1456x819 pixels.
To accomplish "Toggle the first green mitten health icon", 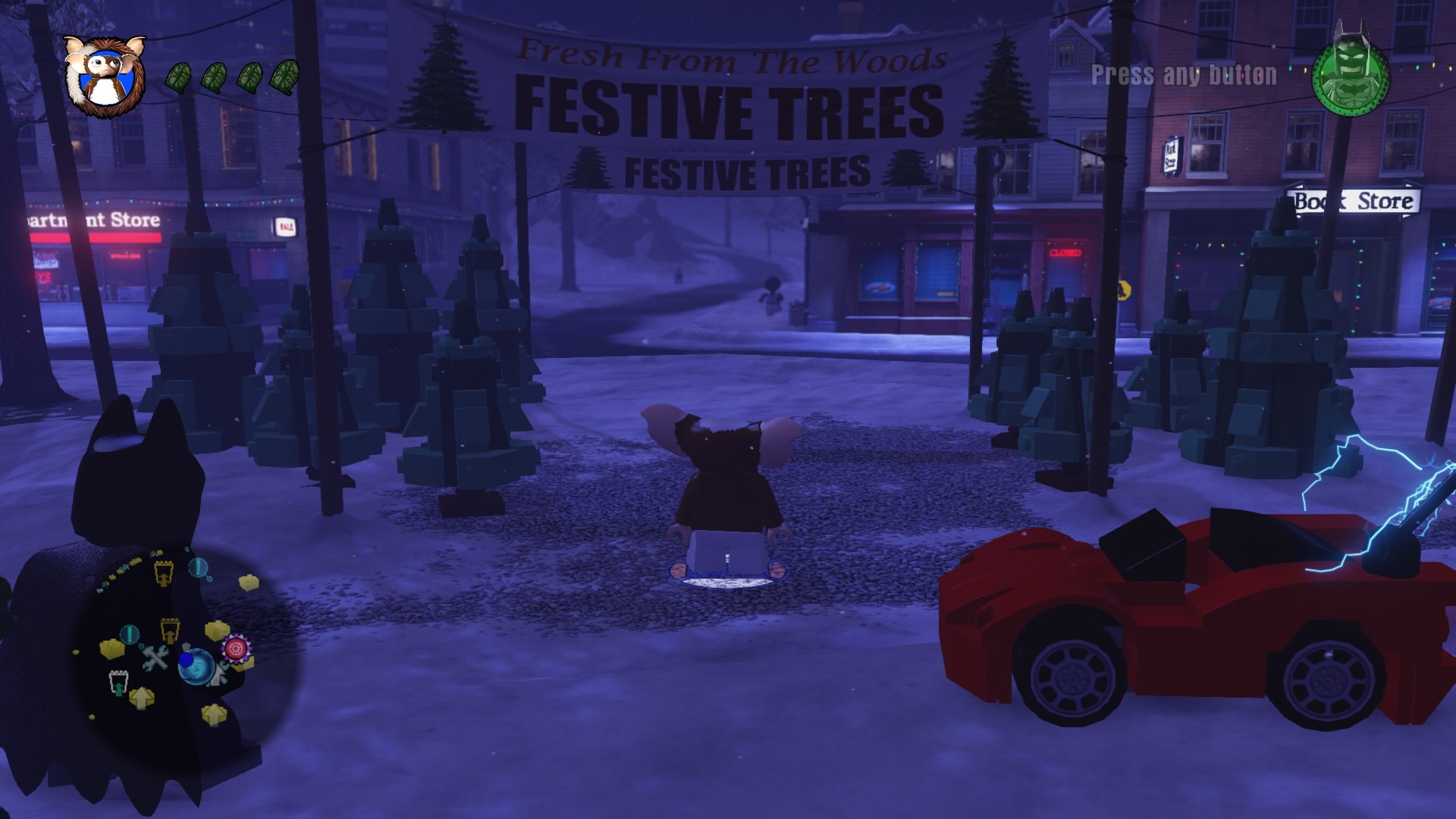I will [179, 78].
